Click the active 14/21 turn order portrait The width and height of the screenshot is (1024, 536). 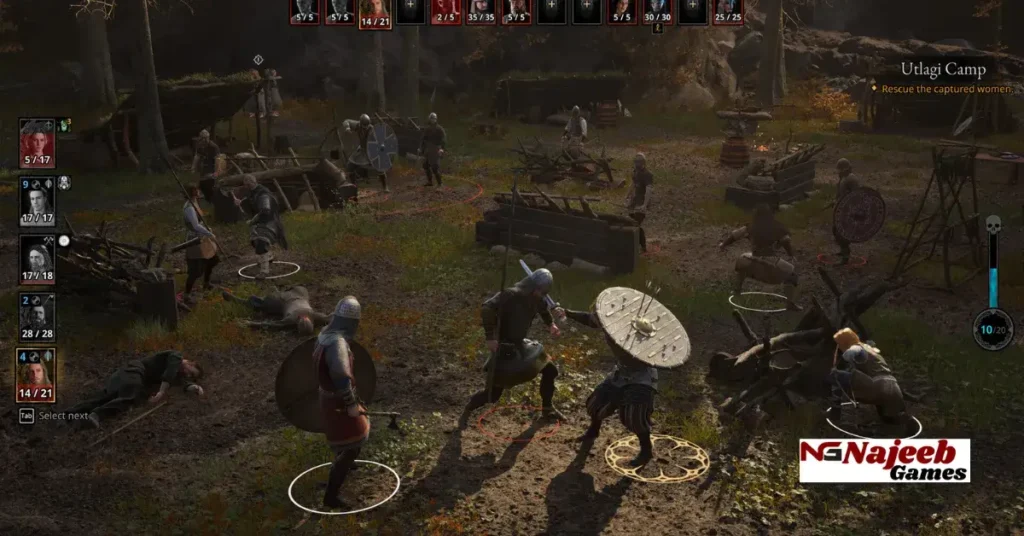click(x=374, y=12)
